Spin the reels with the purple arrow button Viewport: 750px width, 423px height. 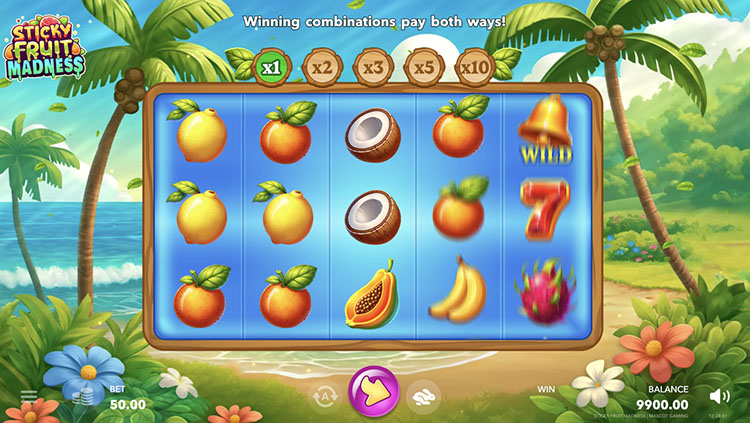(374, 393)
